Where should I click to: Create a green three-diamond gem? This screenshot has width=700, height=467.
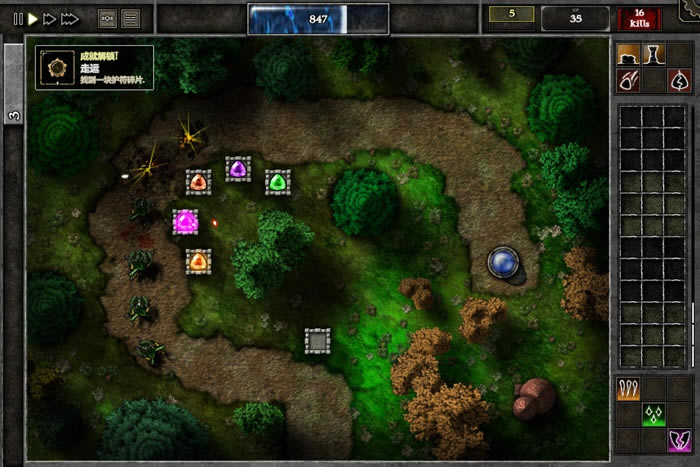(x=654, y=413)
